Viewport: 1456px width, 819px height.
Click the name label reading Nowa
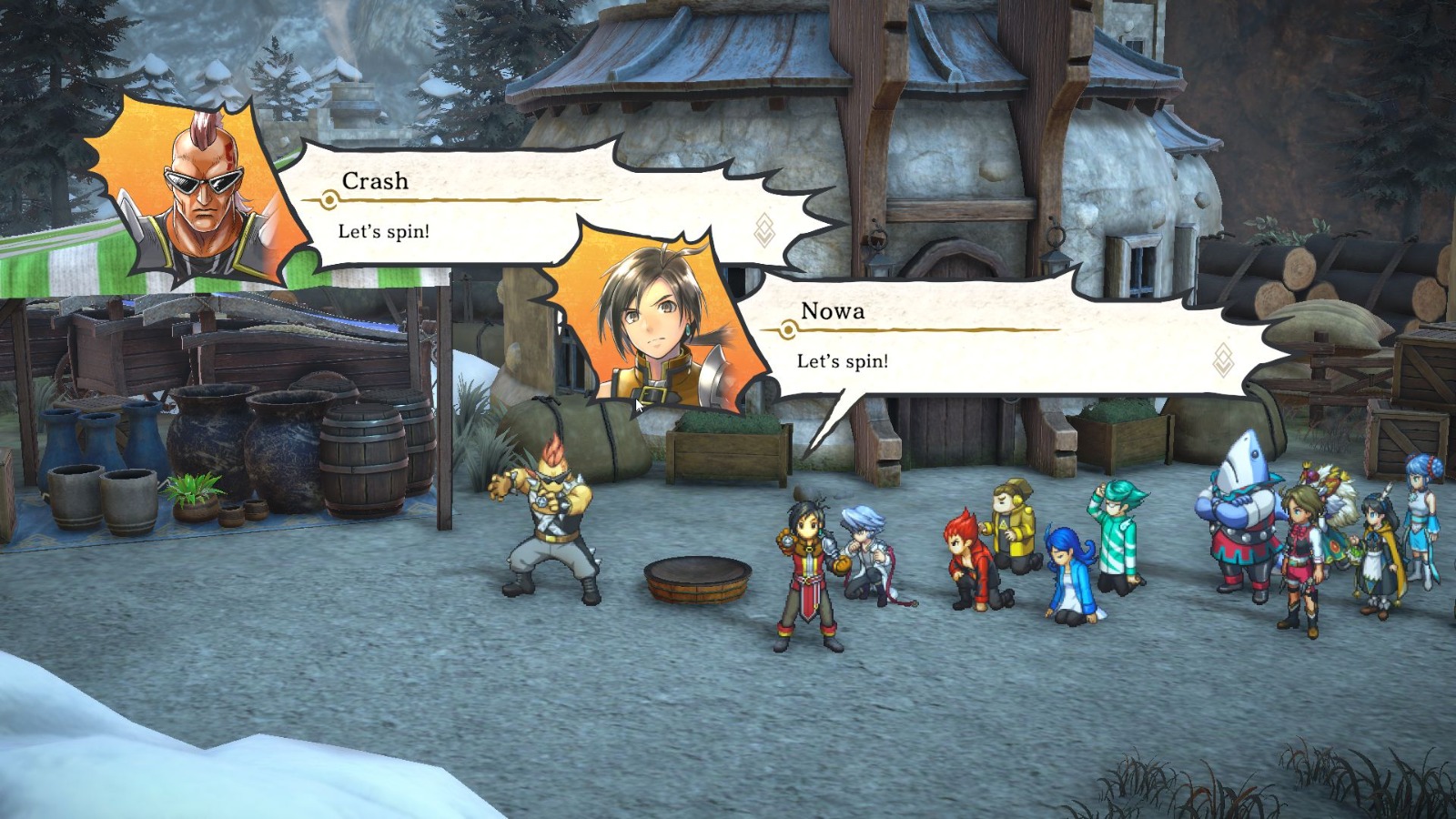point(833,311)
